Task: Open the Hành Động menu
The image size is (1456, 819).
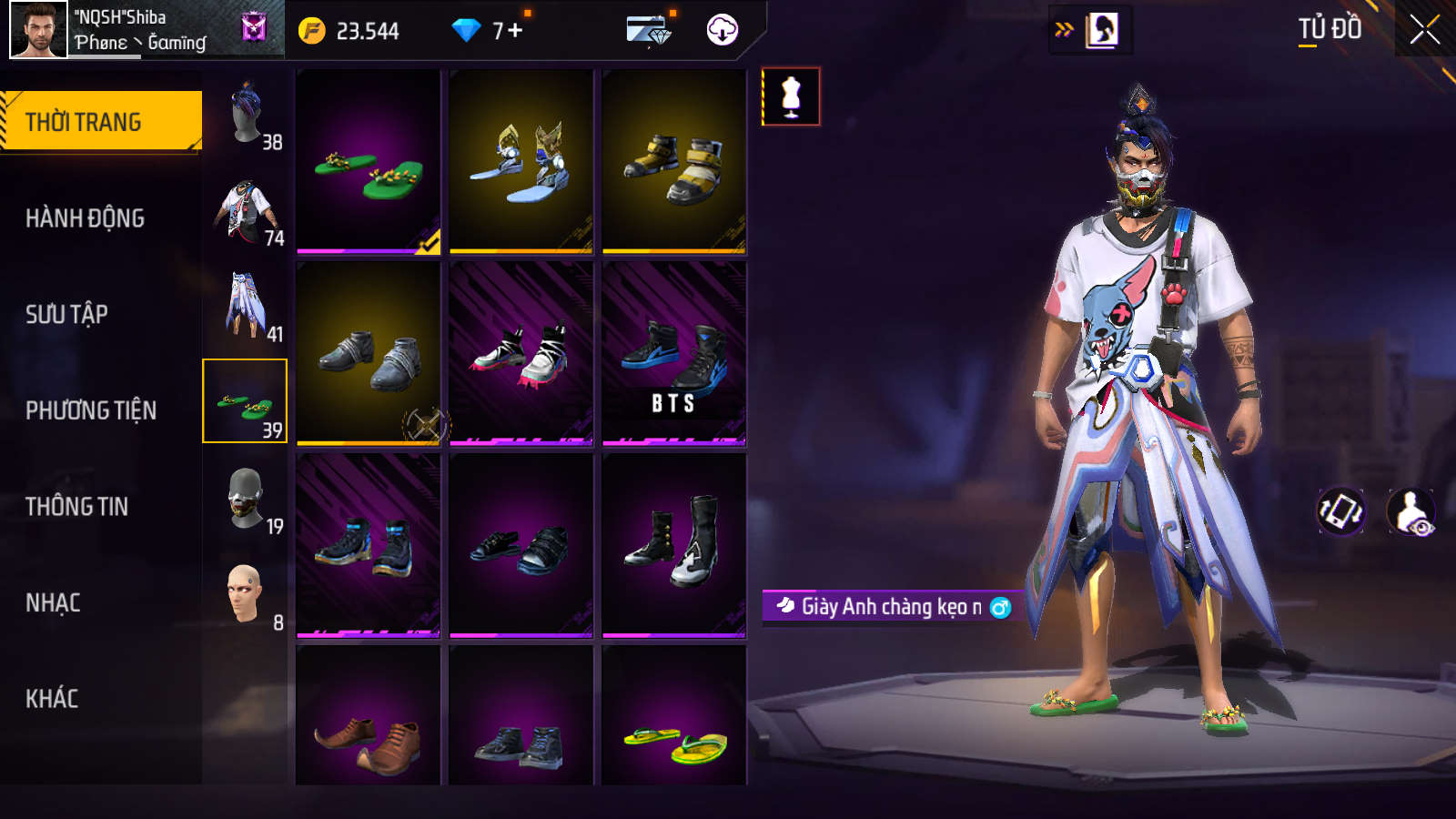Action: tap(85, 218)
